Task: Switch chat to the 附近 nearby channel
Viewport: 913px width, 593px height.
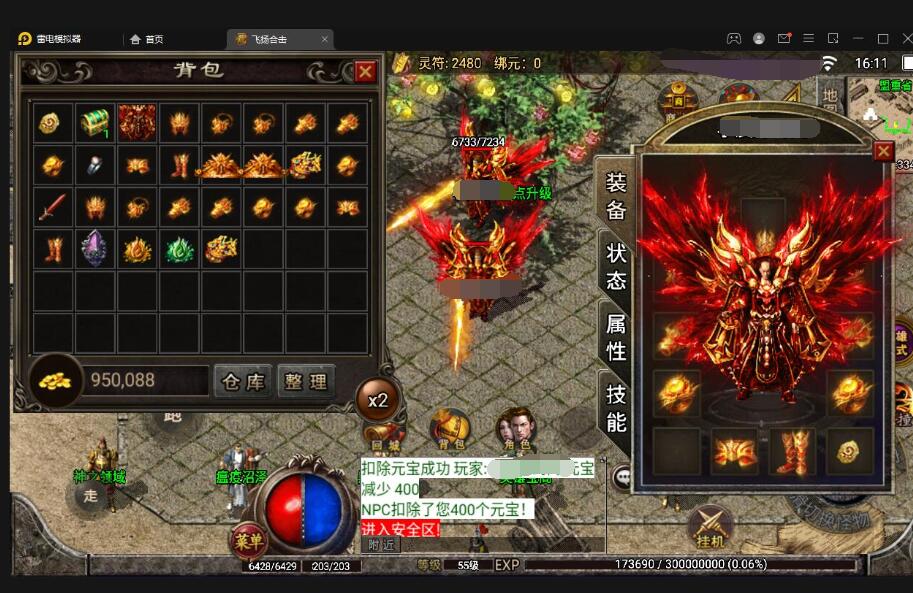Action: tap(381, 545)
